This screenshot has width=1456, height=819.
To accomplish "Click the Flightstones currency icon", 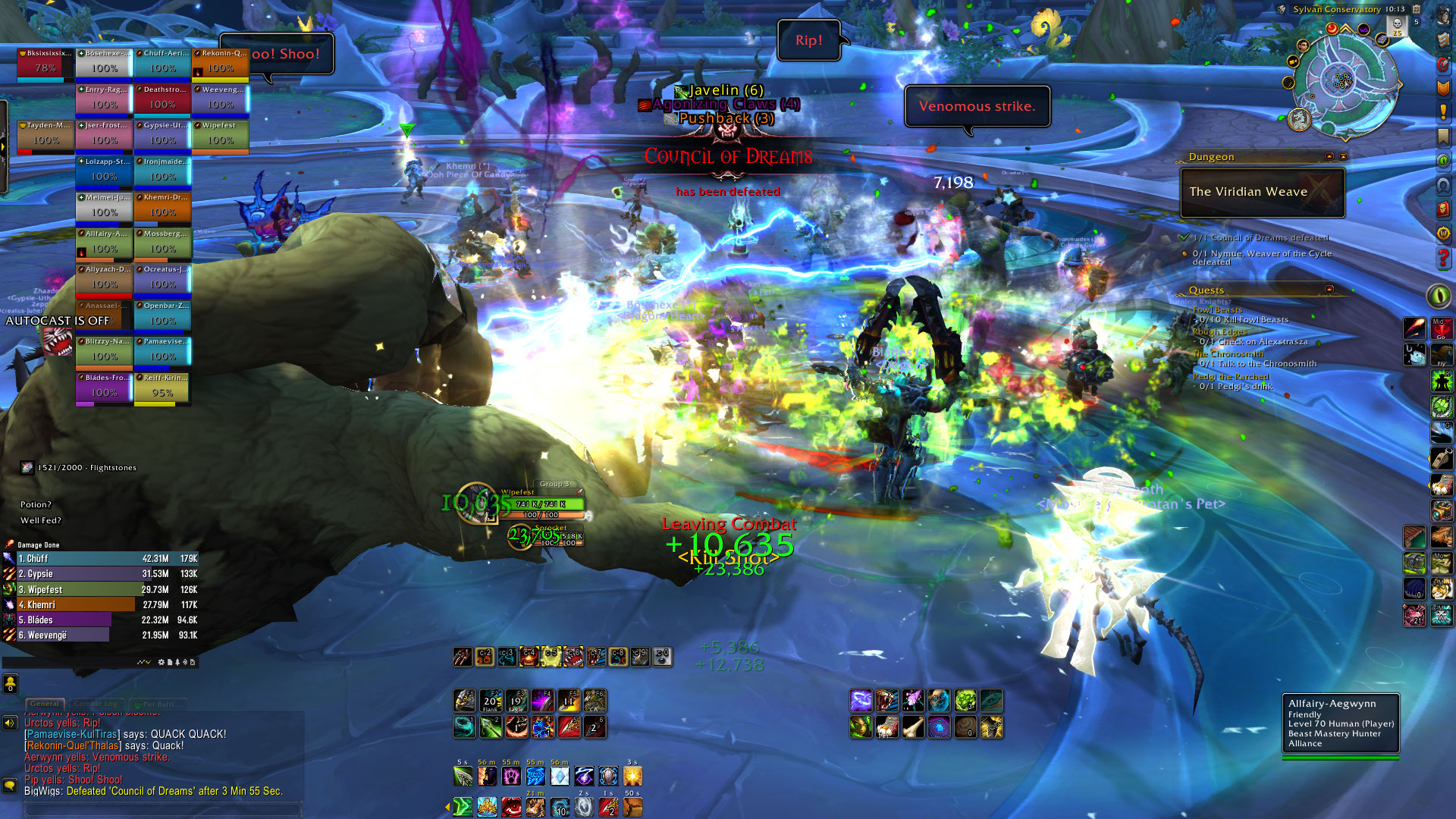I will pos(27,467).
